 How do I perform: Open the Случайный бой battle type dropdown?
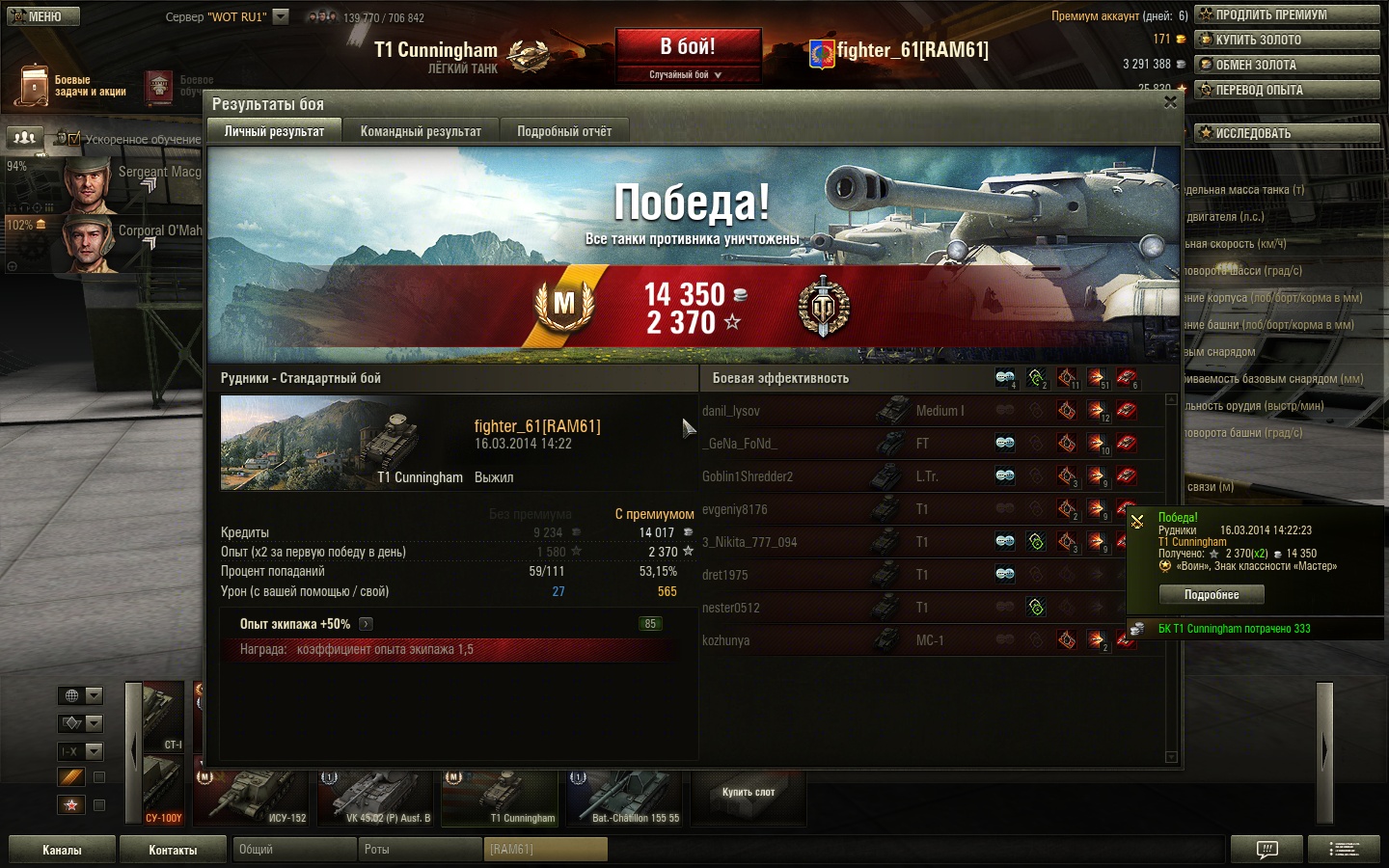coord(687,74)
